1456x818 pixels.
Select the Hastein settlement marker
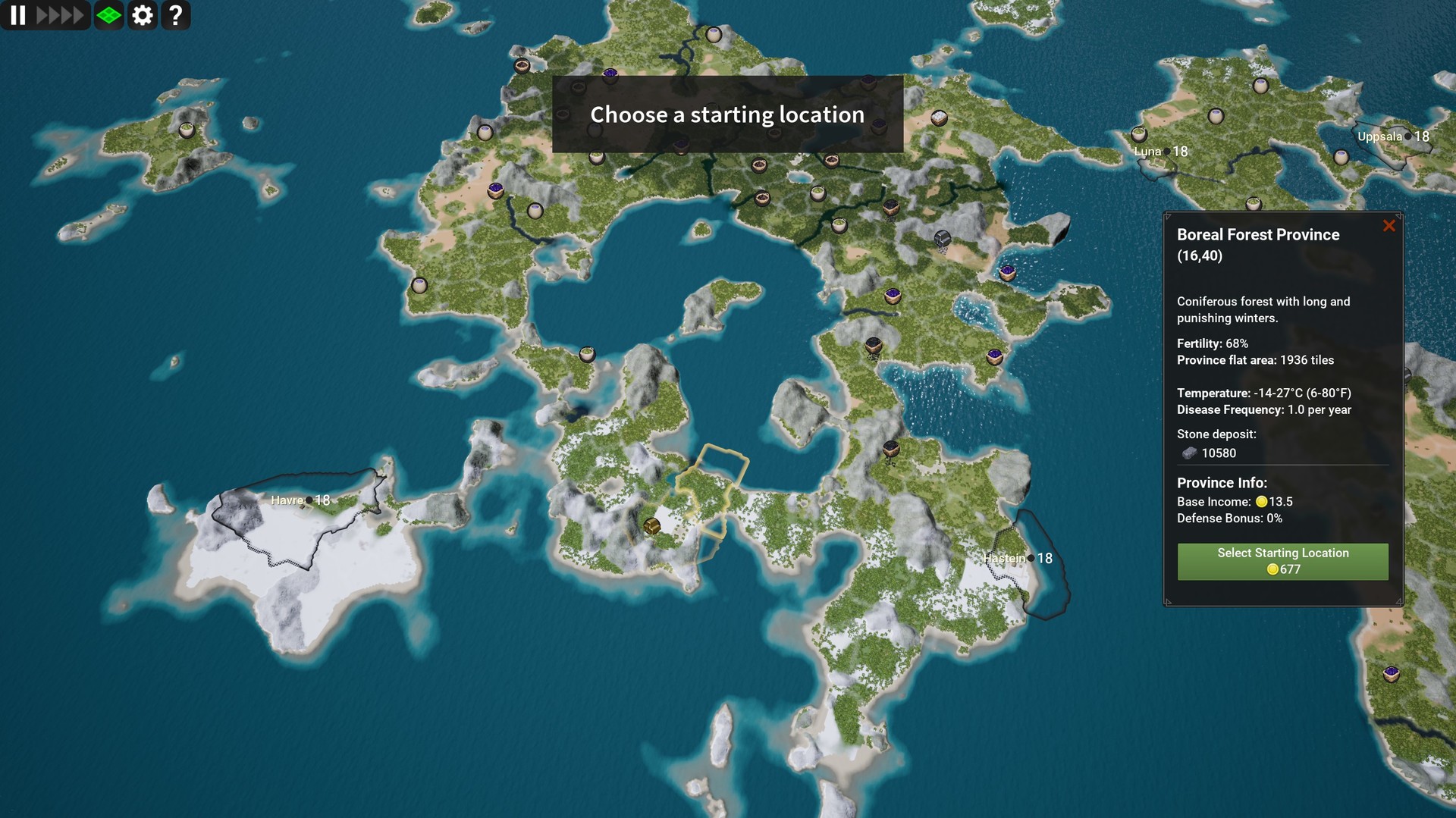point(1005,558)
